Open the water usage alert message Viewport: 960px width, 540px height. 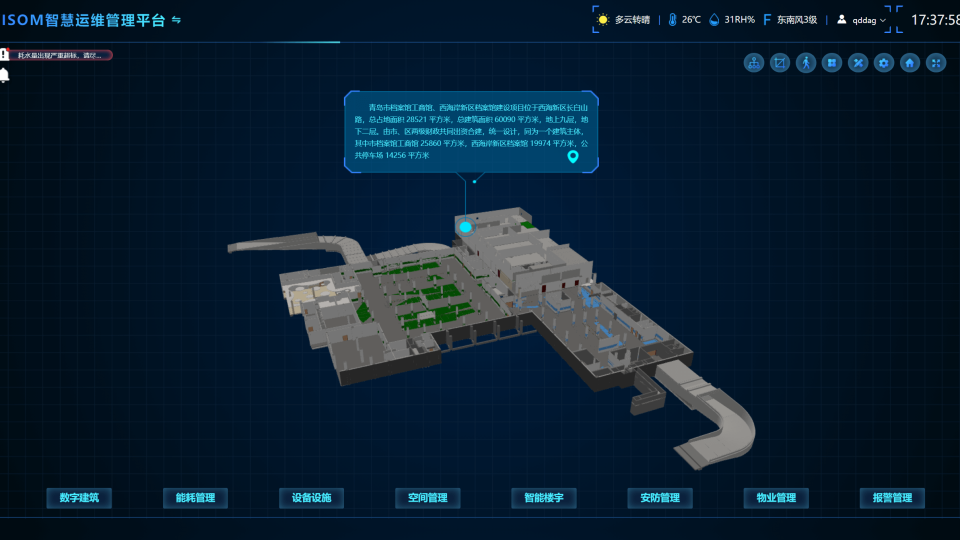tap(60, 56)
